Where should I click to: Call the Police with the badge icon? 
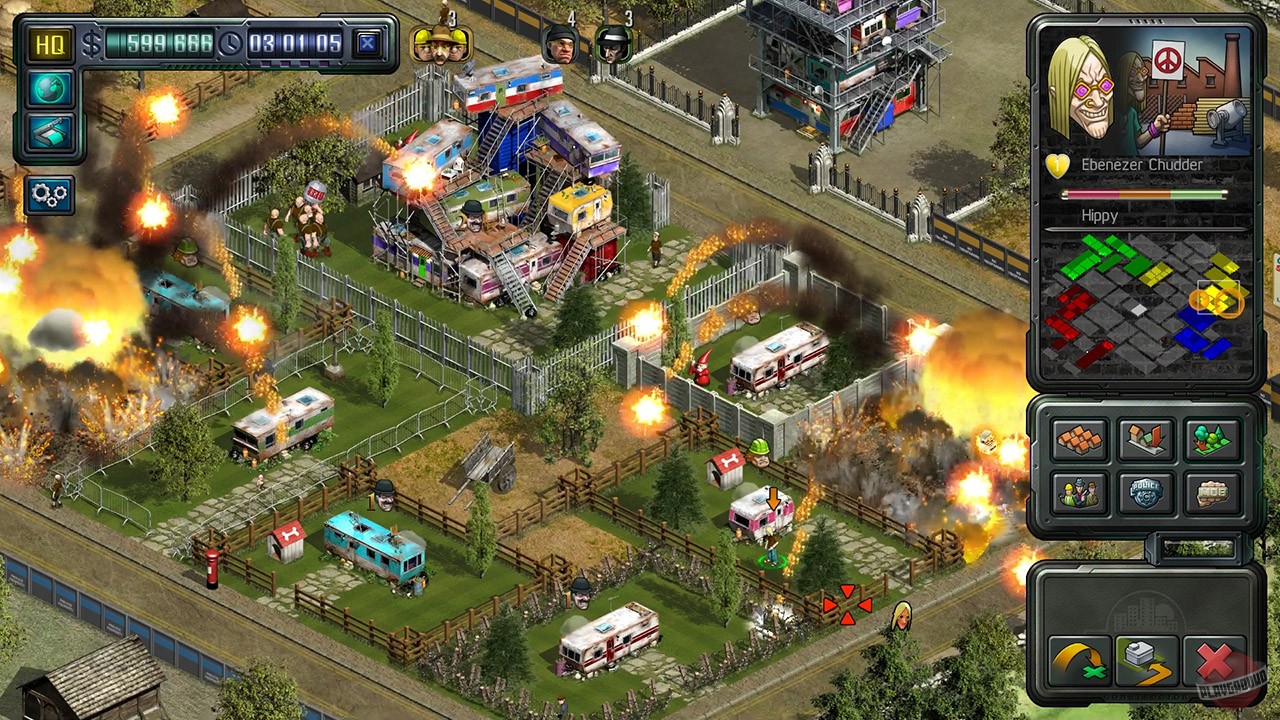(x=1145, y=492)
